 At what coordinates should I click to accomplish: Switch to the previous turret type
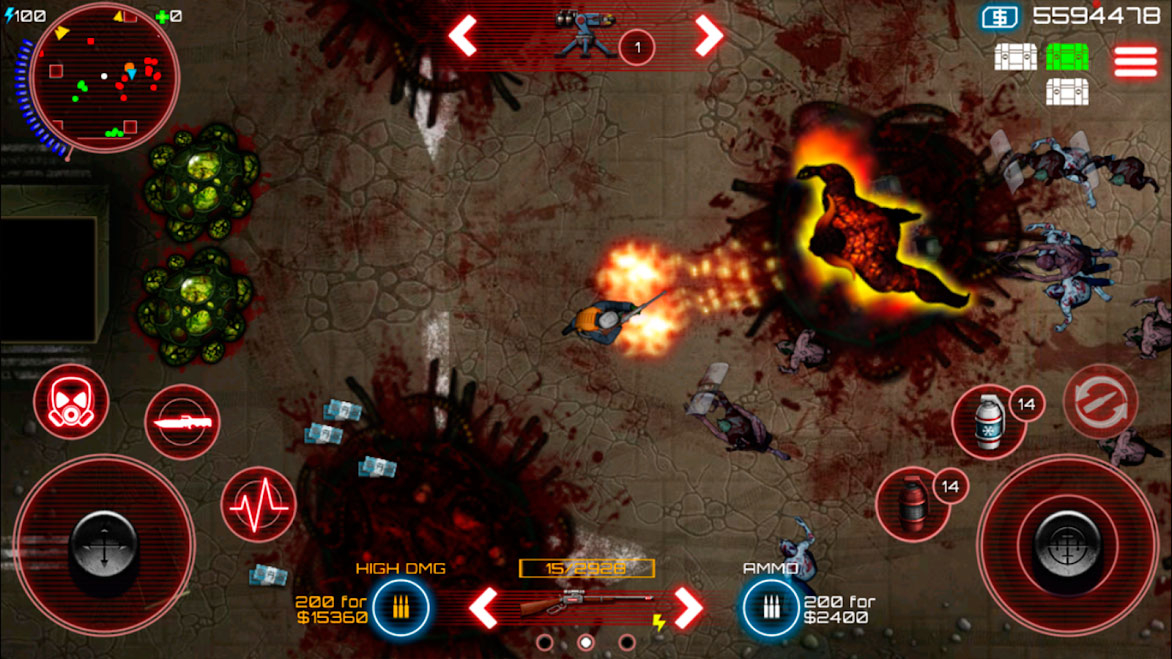[462, 36]
